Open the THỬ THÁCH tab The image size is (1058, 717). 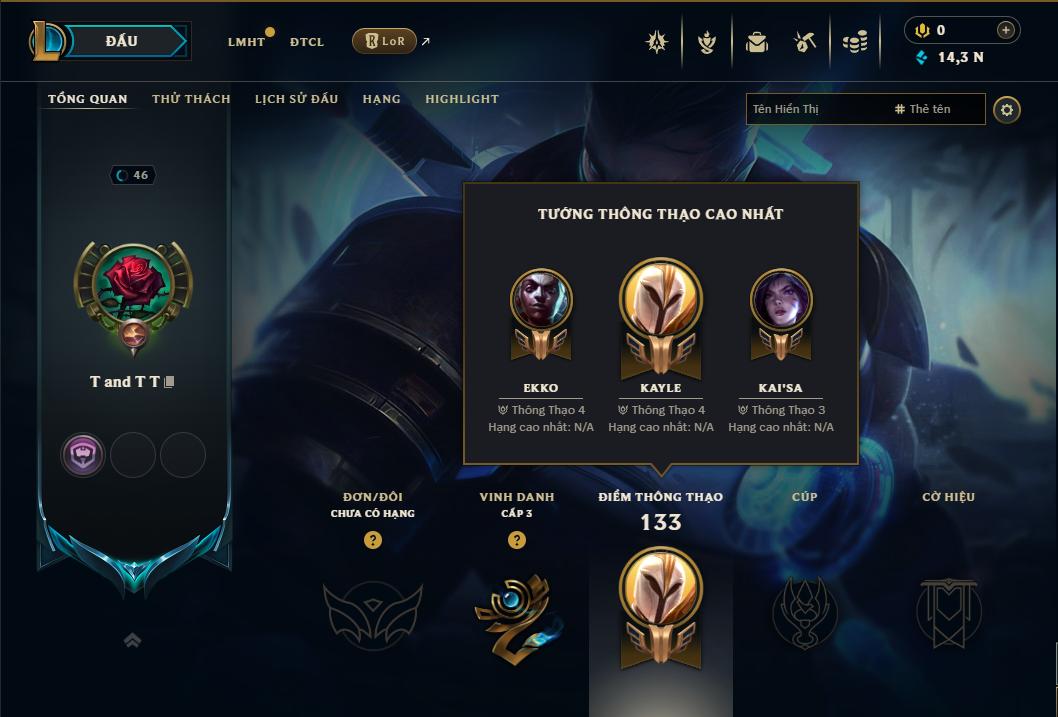point(191,99)
